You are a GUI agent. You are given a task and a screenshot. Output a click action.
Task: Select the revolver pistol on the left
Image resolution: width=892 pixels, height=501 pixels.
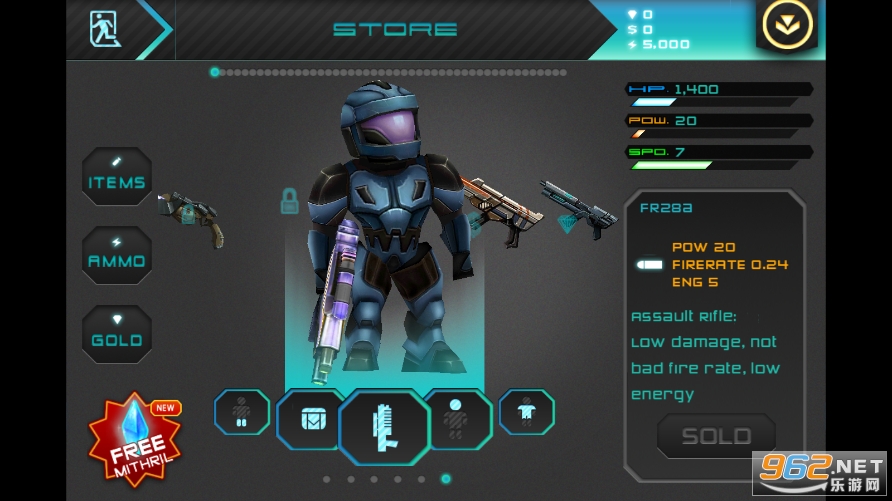click(190, 214)
